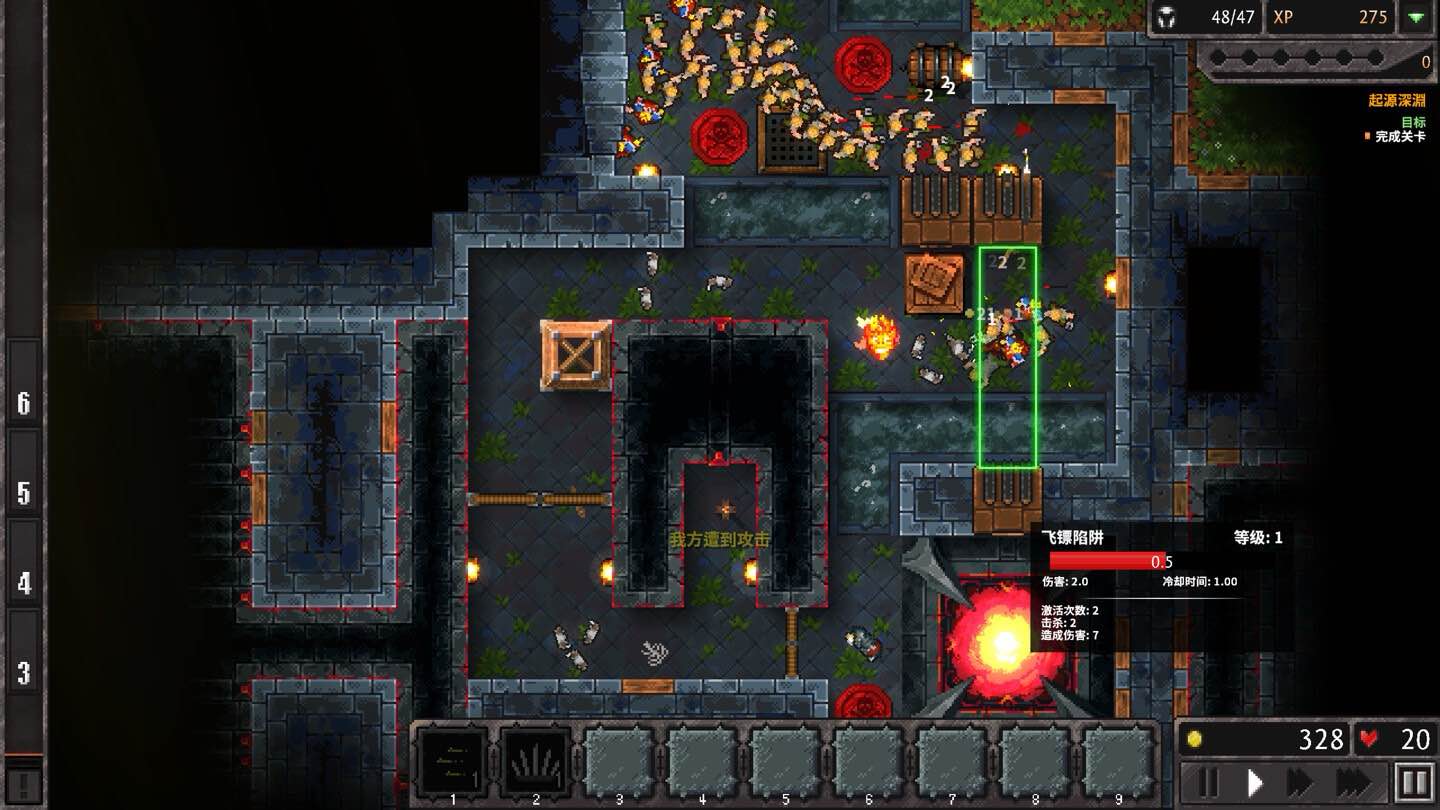The height and width of the screenshot is (810, 1440).
Task: Click the 起源深渊 level title
Action: click(1398, 100)
